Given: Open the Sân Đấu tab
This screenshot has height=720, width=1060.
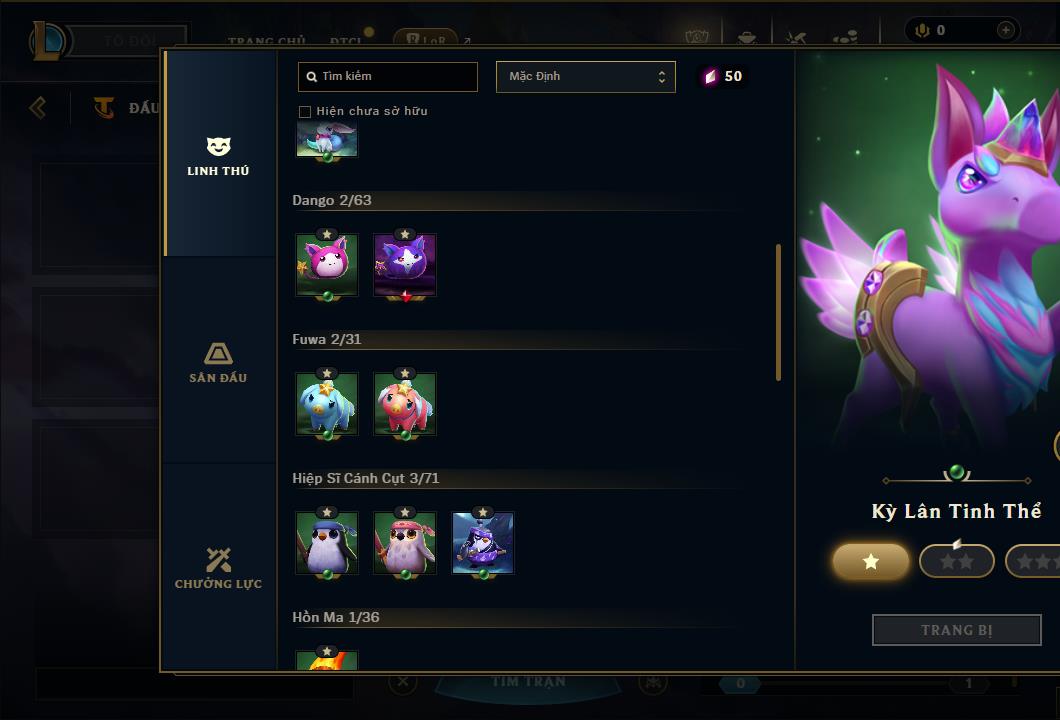Looking at the screenshot, I should tap(218, 362).
